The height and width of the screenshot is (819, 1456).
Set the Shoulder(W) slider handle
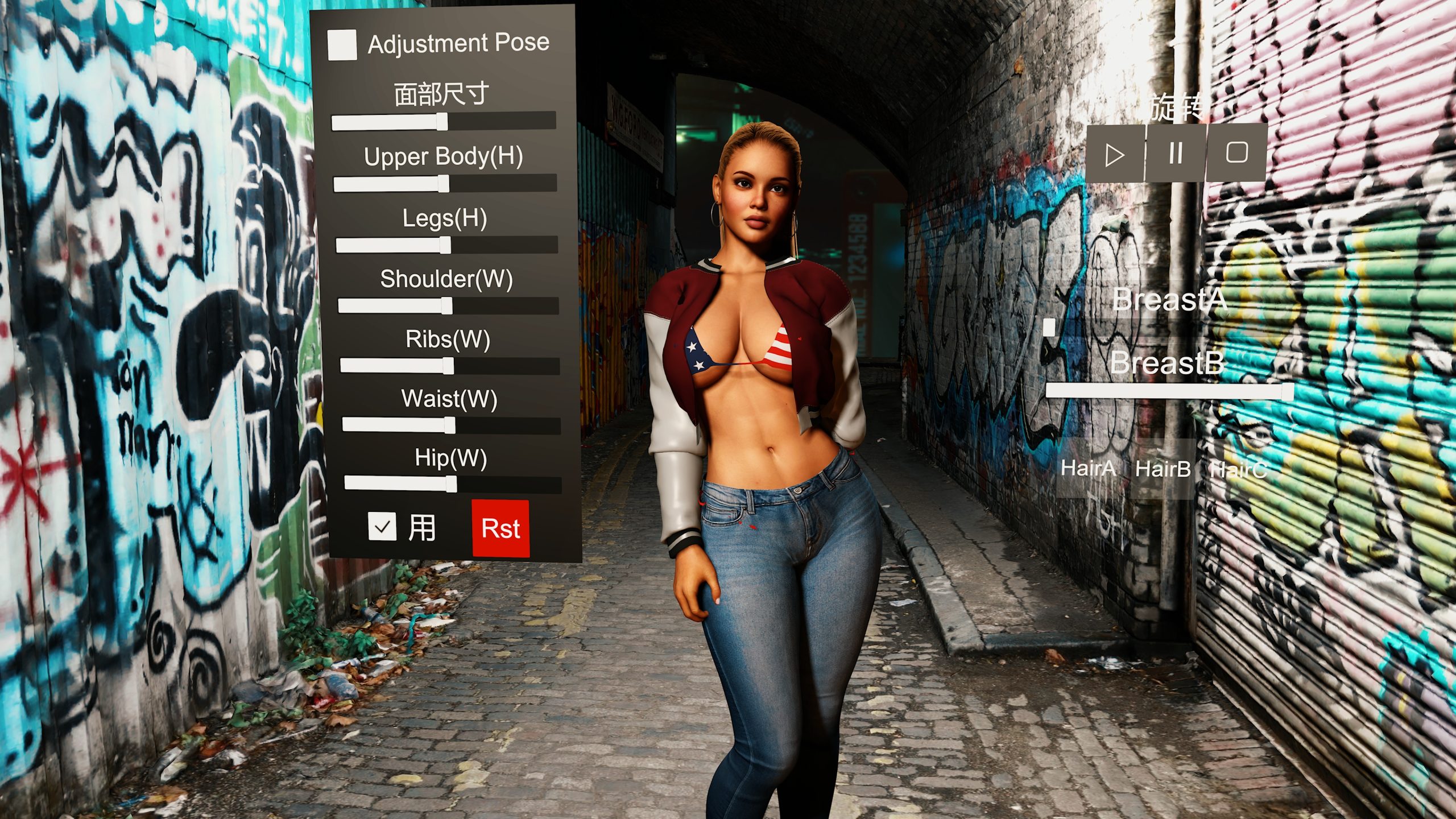(x=447, y=306)
